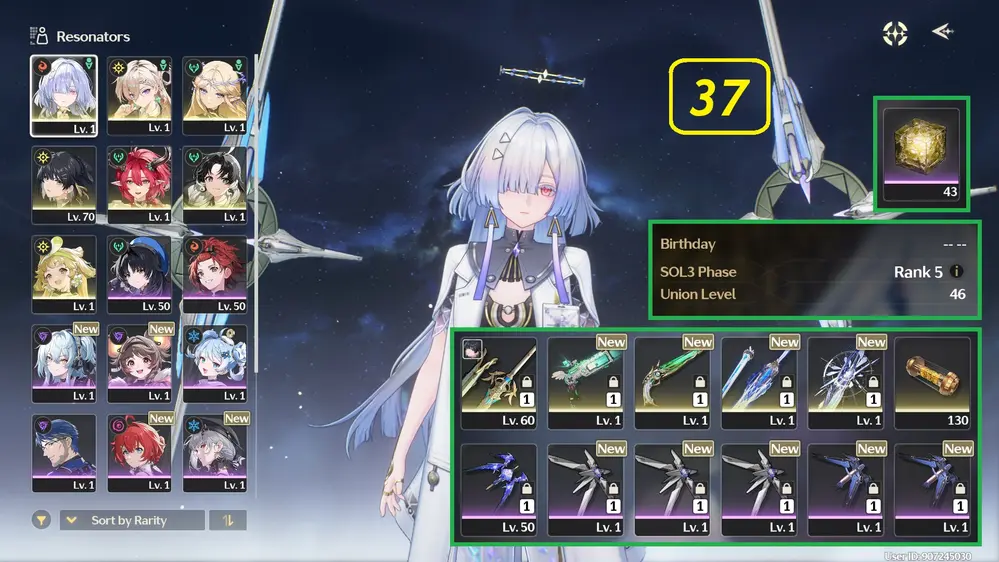Select the golden tube item with 130

pos(932,382)
